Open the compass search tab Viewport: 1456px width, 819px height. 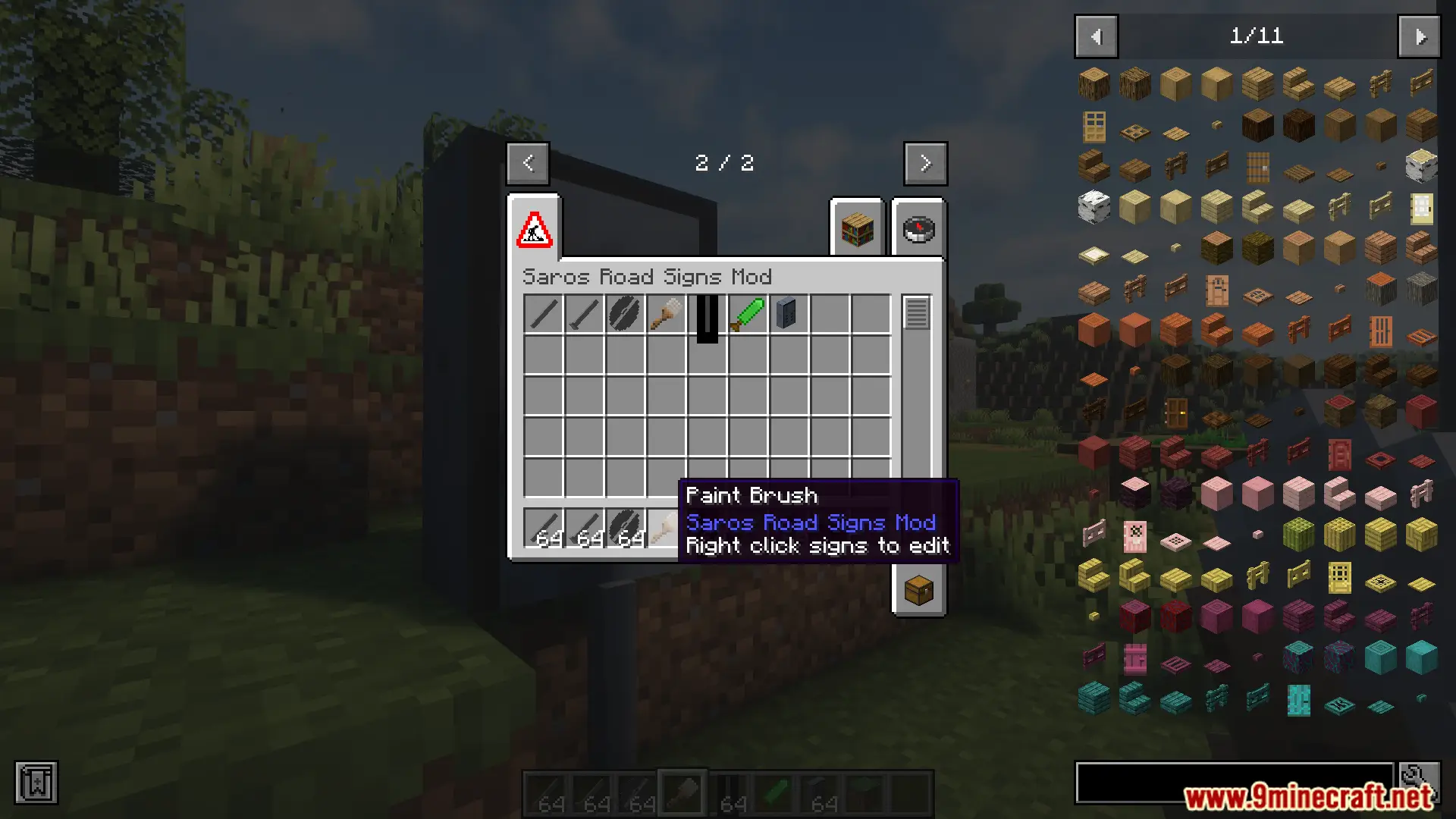click(918, 229)
